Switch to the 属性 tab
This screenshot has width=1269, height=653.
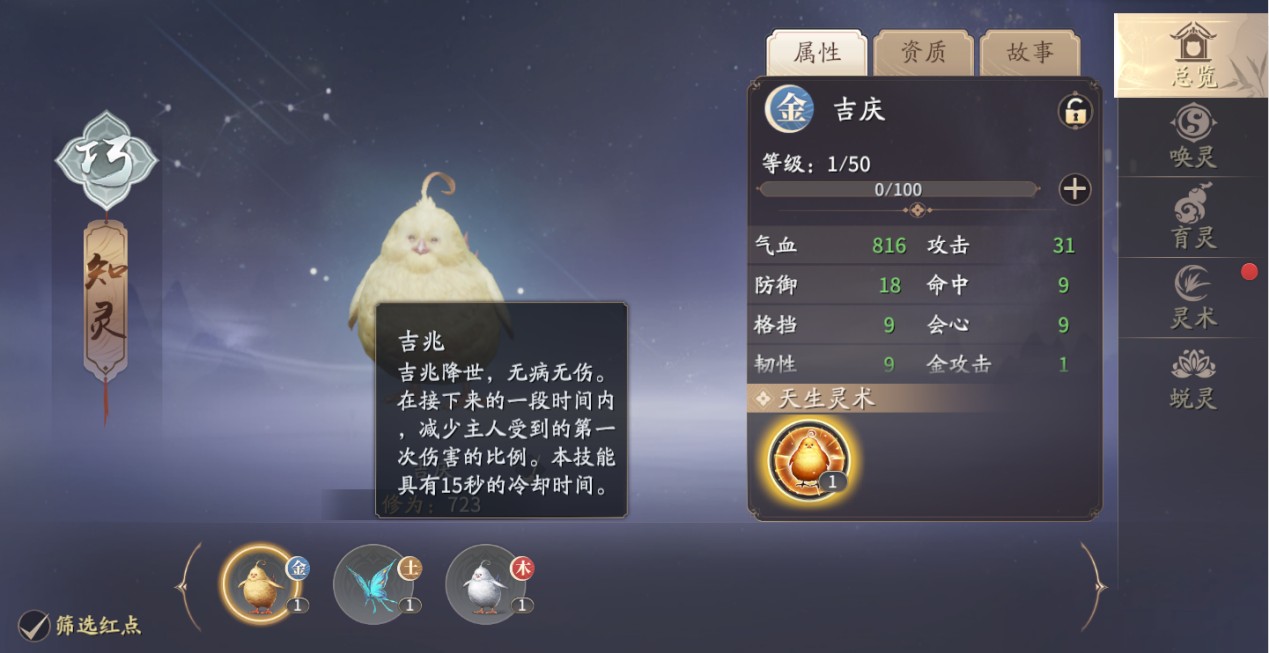pyautogui.click(x=816, y=53)
